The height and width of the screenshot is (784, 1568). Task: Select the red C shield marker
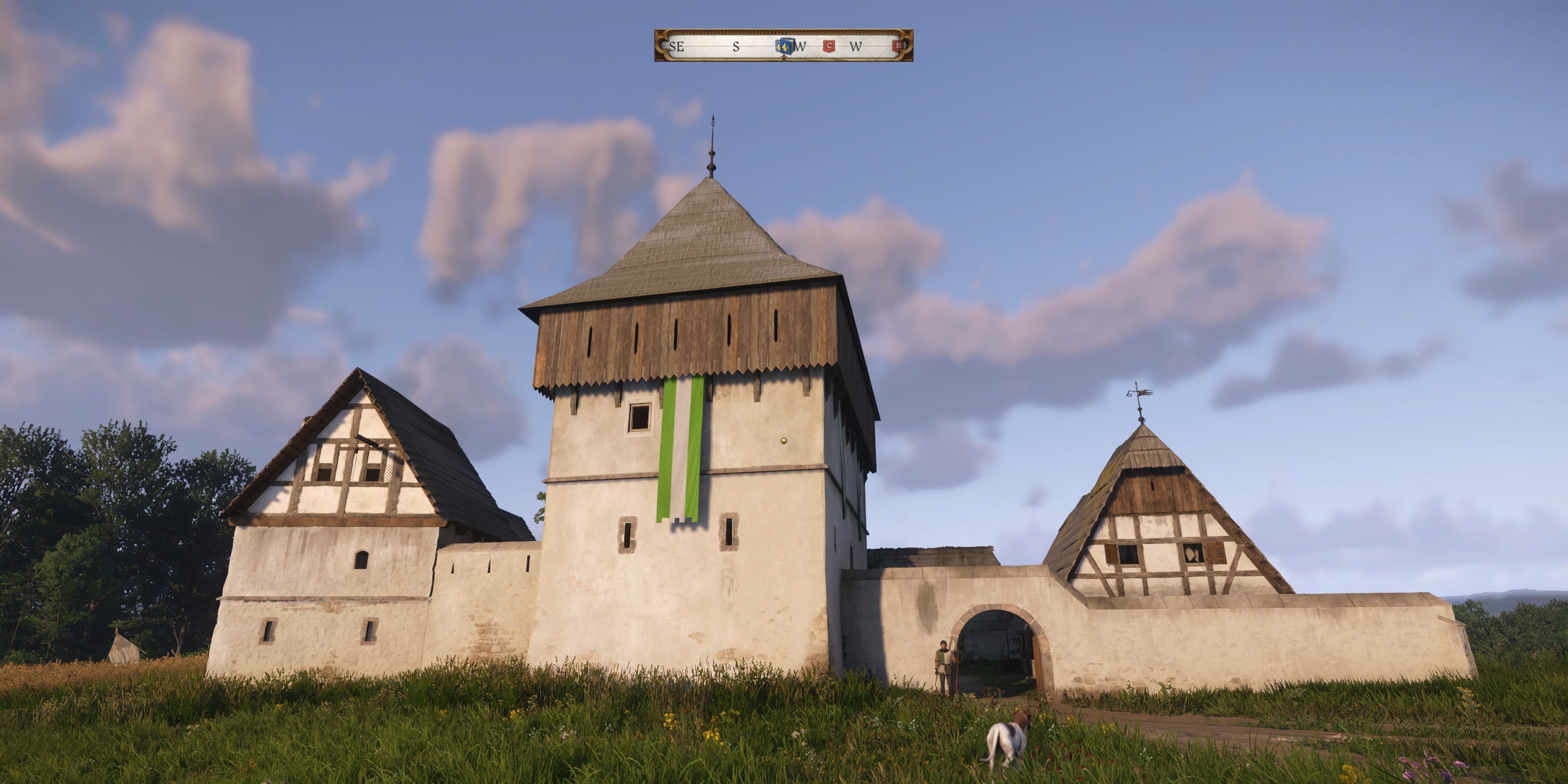point(829,46)
